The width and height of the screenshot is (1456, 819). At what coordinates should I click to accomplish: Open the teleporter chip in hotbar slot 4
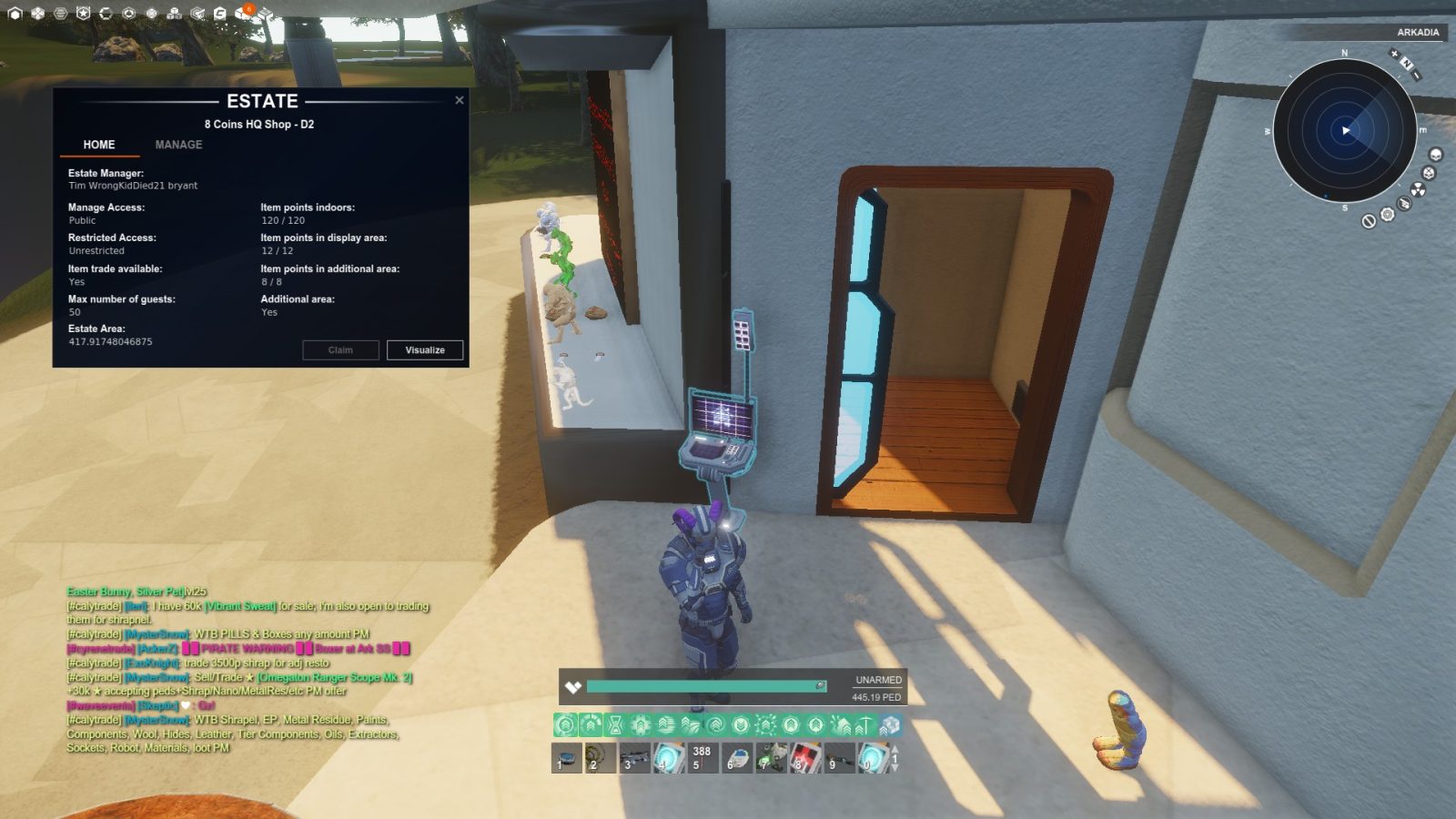(668, 758)
